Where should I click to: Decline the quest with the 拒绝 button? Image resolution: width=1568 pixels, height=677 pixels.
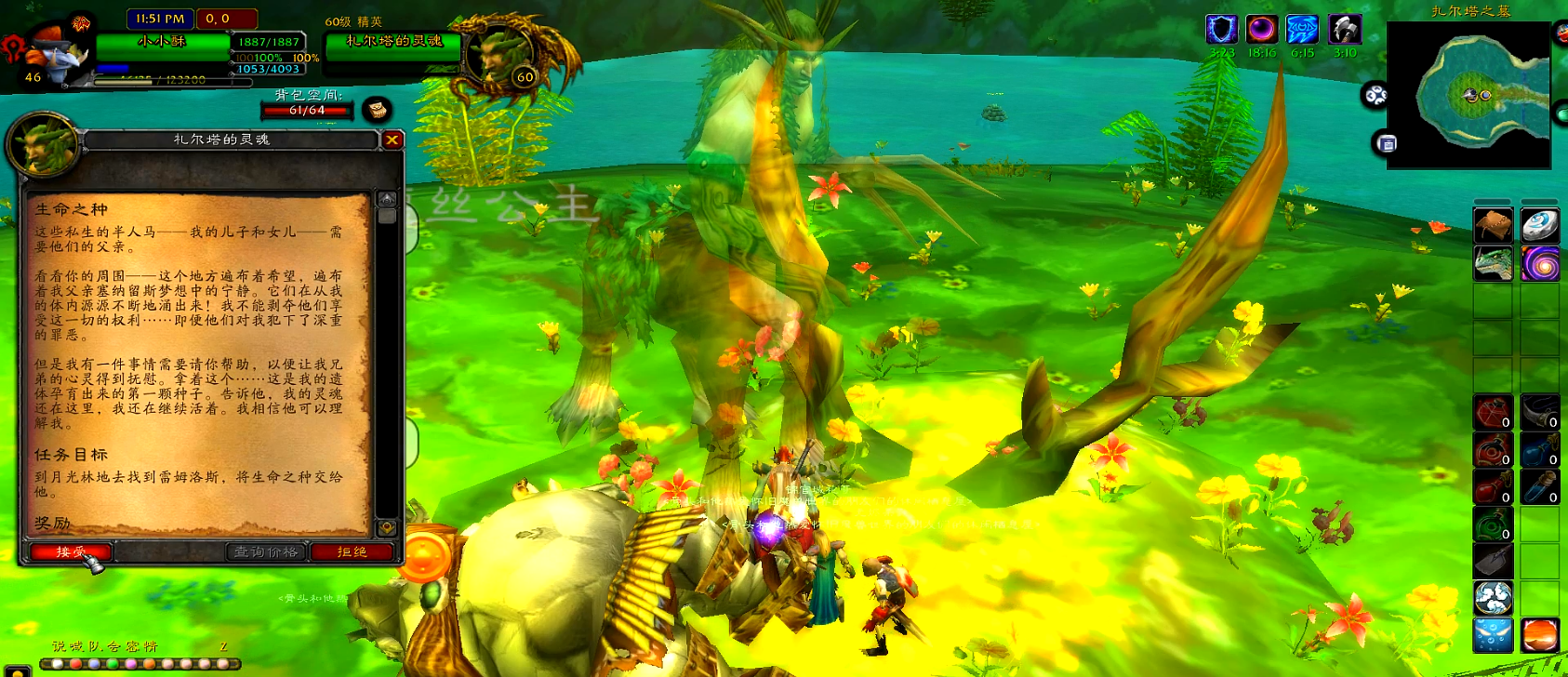352,552
